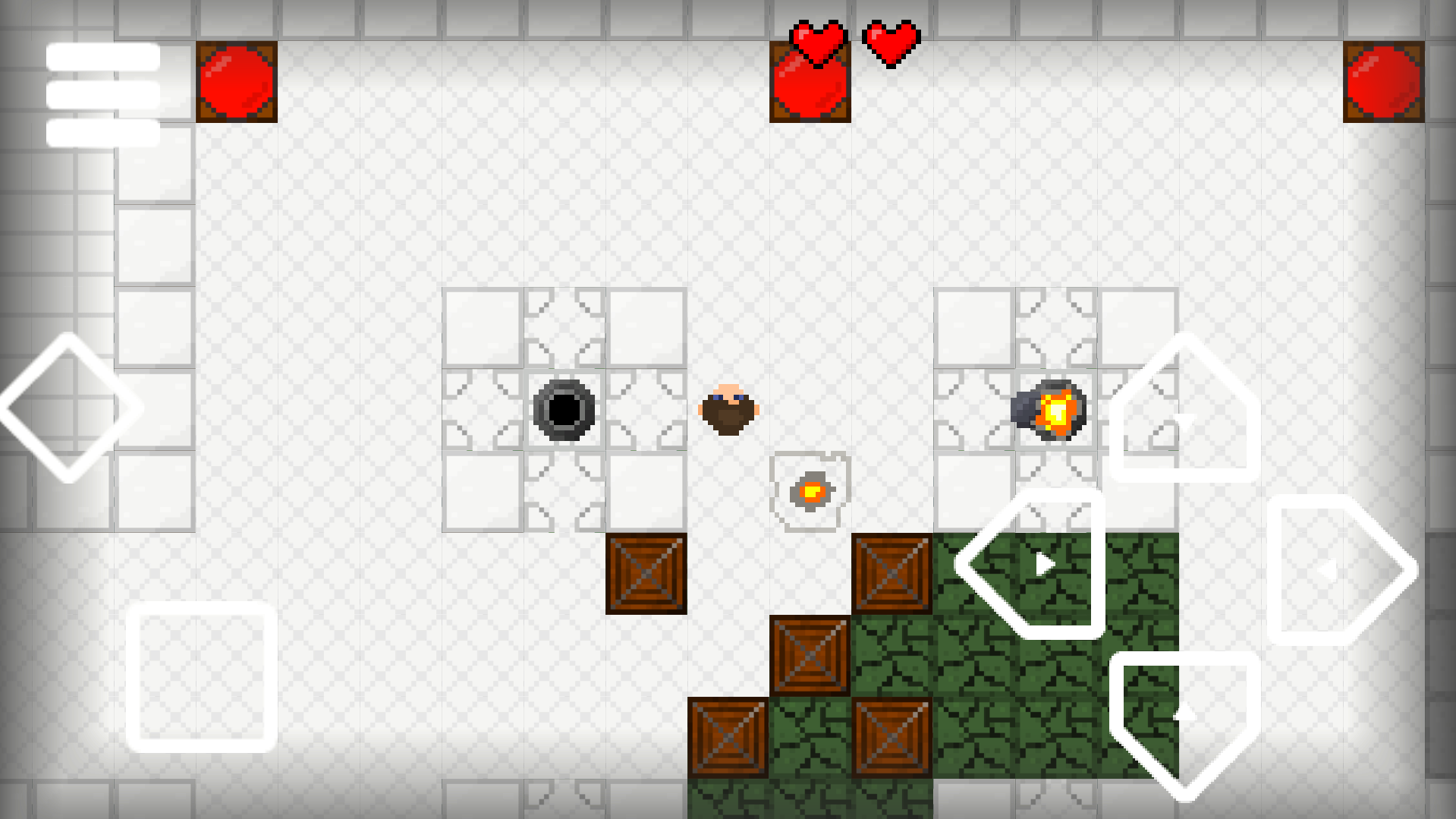Screen dimensions: 1456x819
Task: Tap the diamond action button on the left
Action: click(69, 408)
